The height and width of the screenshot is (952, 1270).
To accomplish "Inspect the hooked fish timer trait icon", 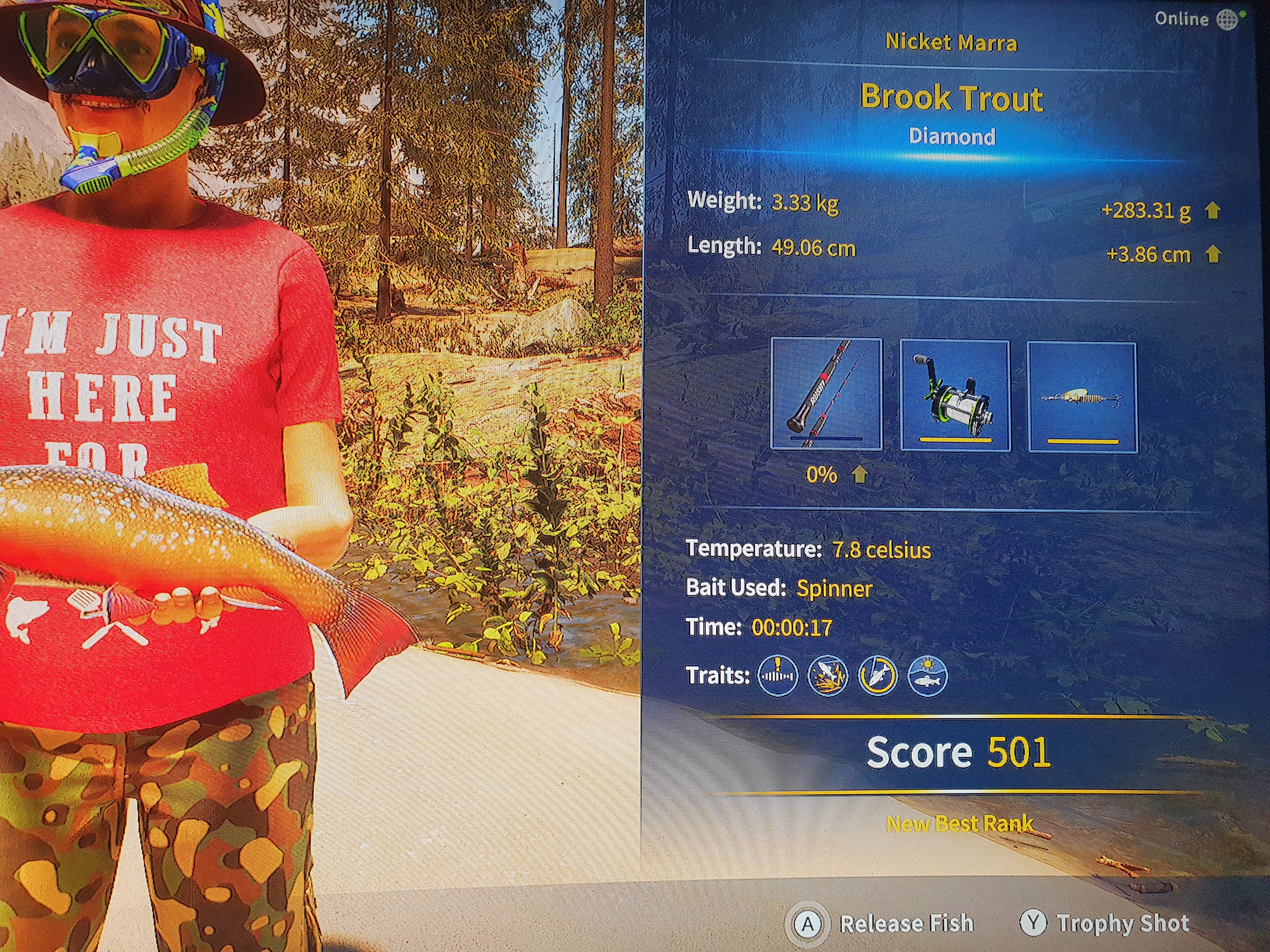I will click(x=877, y=676).
